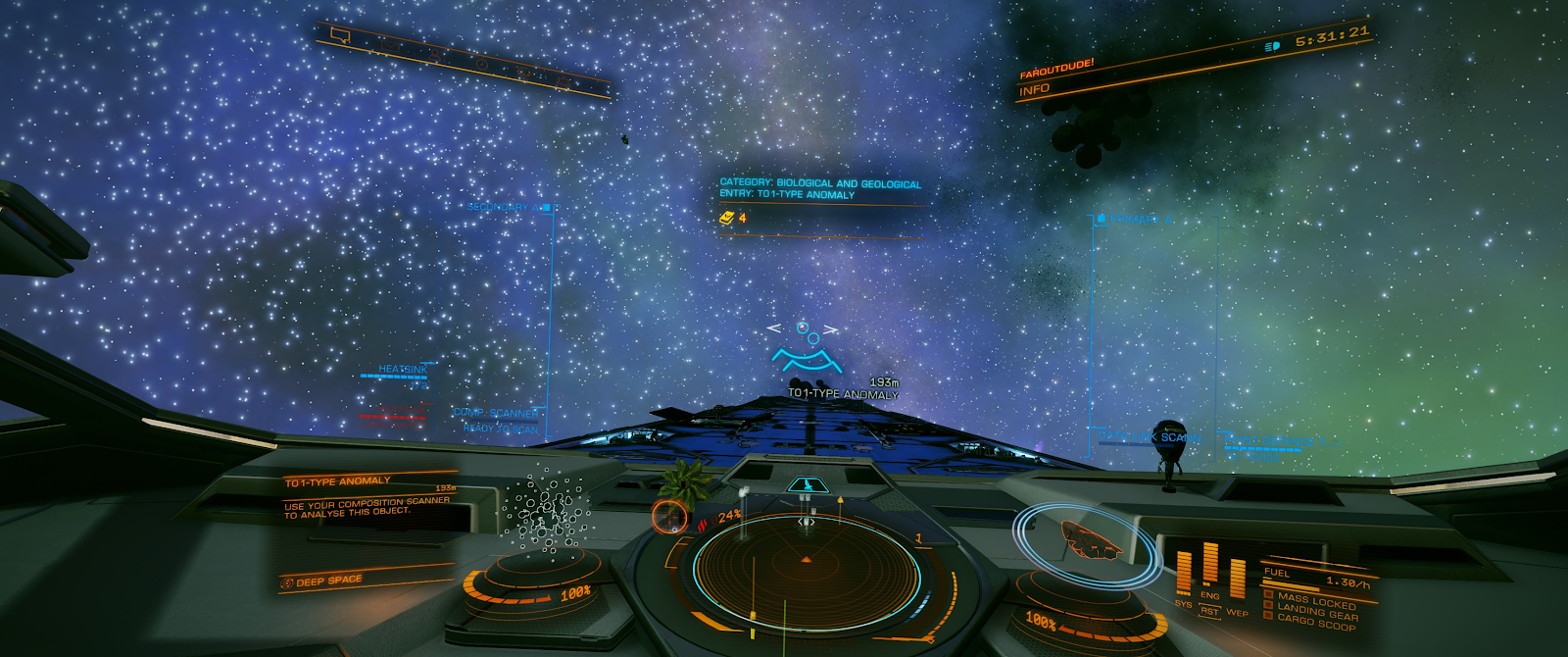Viewport: 1568px width, 657px height.
Task: Toggle the Landing Gear indicator
Action: click(1316, 610)
